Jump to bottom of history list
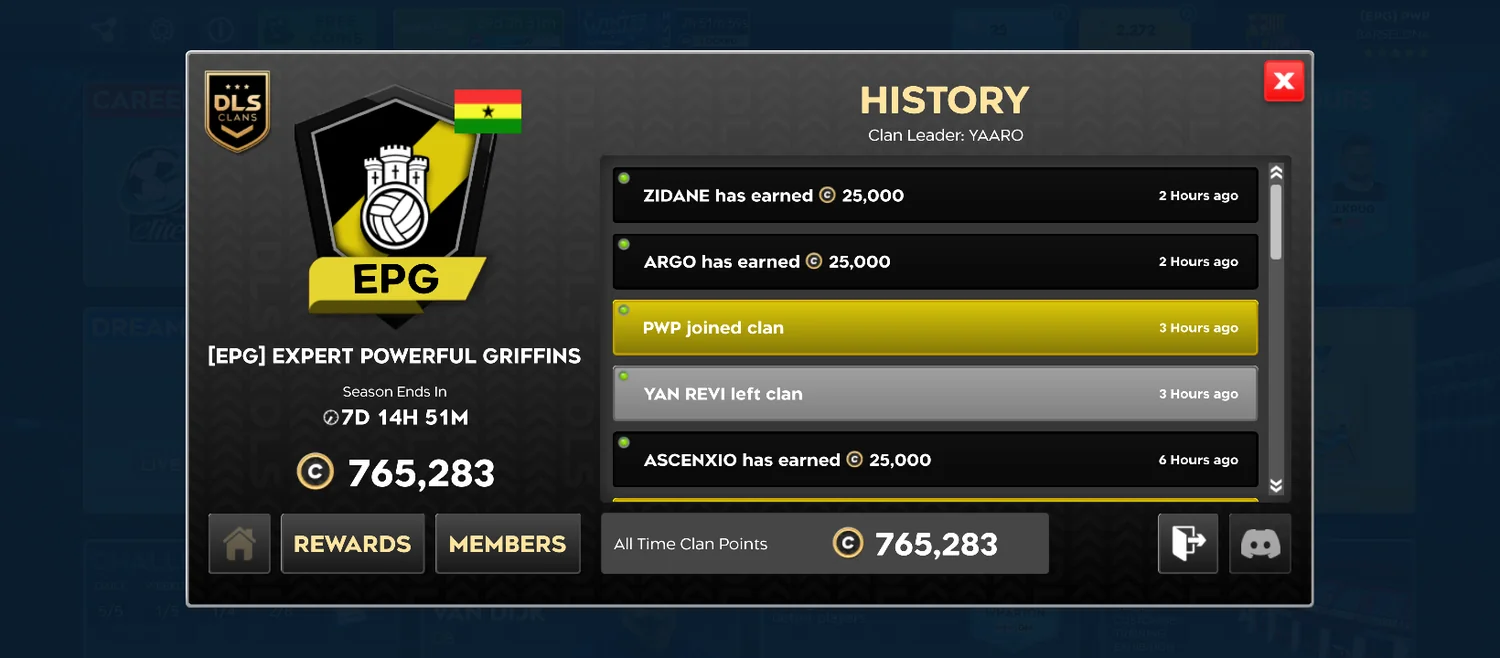1500x658 pixels. pos(1276,486)
